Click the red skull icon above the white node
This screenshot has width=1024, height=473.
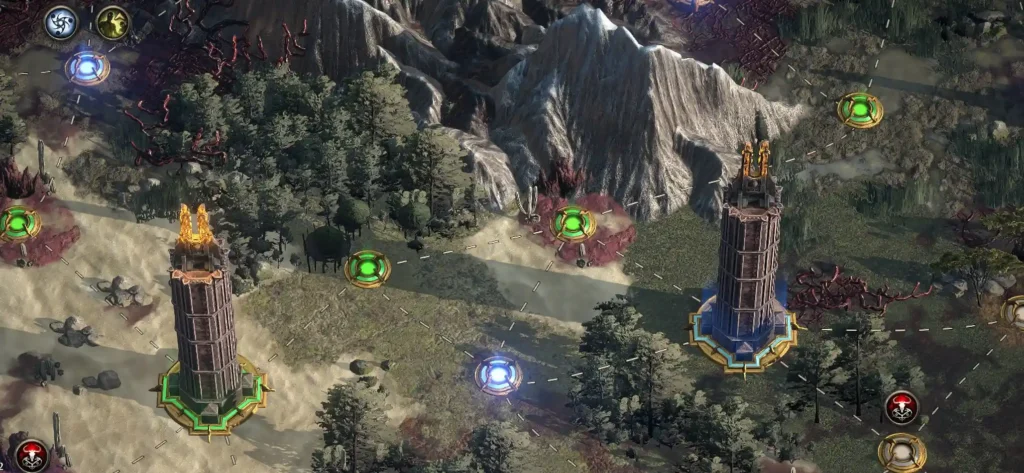[x=901, y=406]
